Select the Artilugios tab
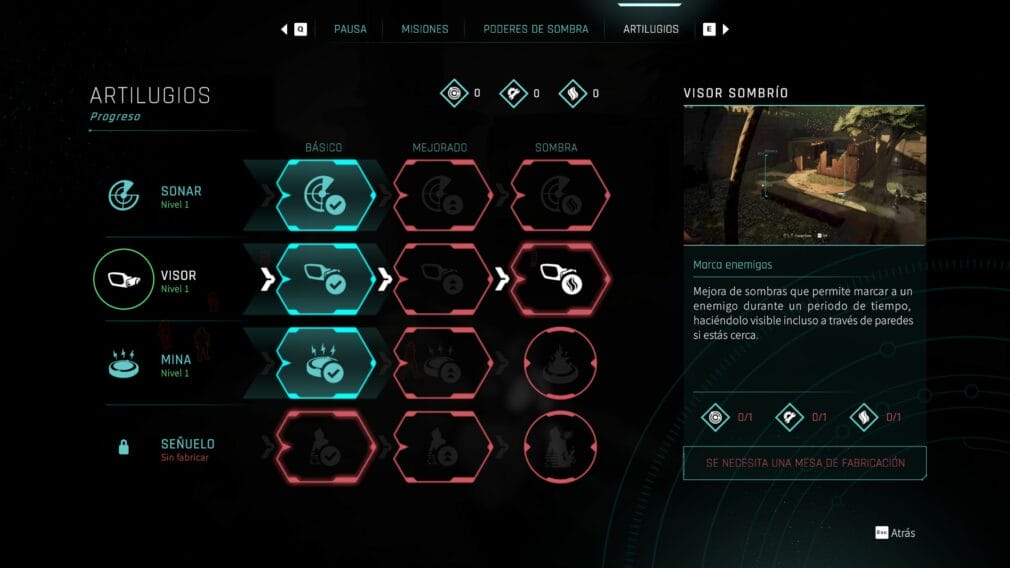This screenshot has width=1010, height=568. (x=651, y=29)
